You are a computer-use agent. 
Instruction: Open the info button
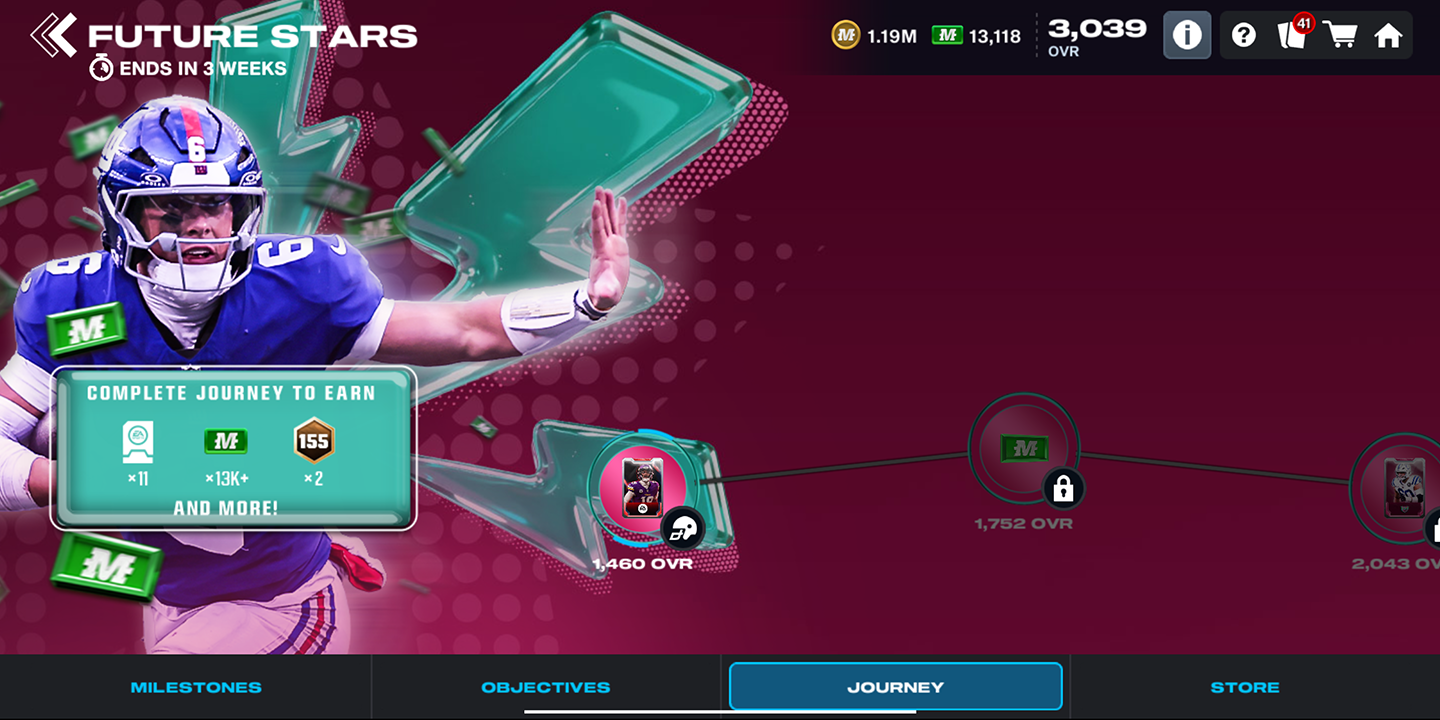pyautogui.click(x=1187, y=36)
